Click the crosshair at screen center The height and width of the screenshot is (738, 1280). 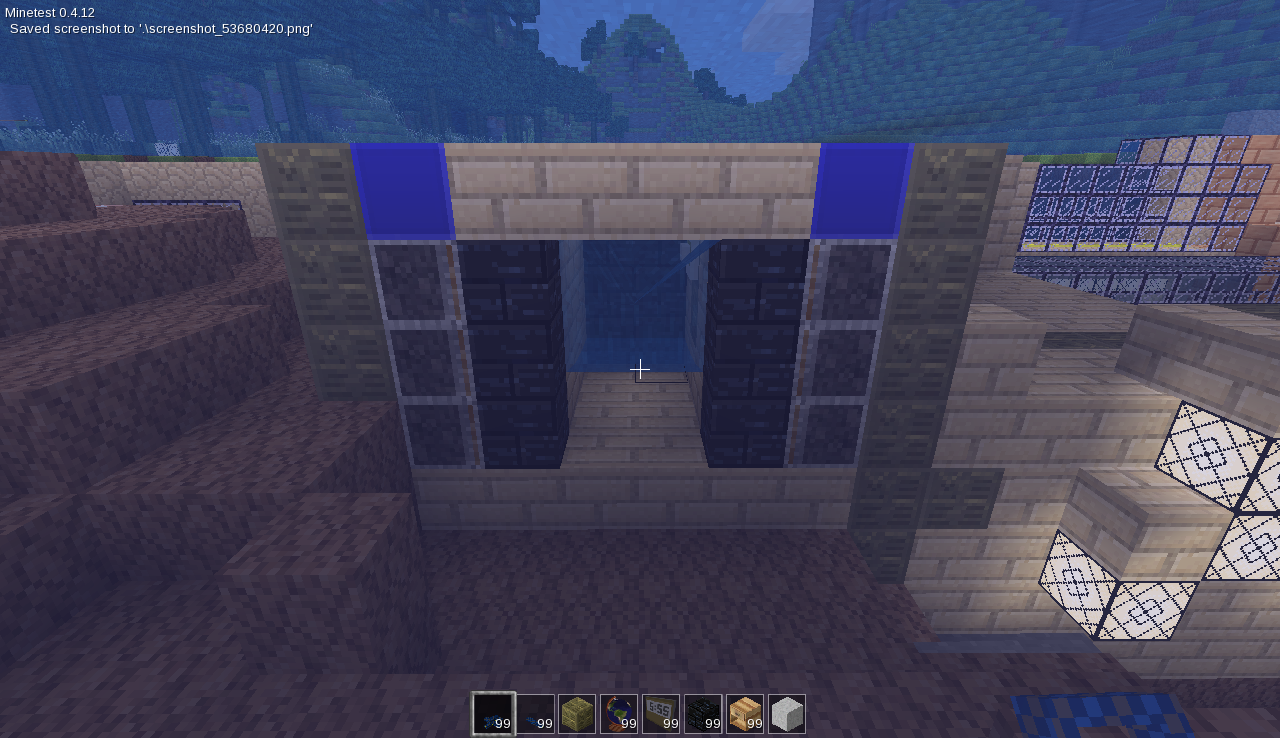[x=640, y=369]
